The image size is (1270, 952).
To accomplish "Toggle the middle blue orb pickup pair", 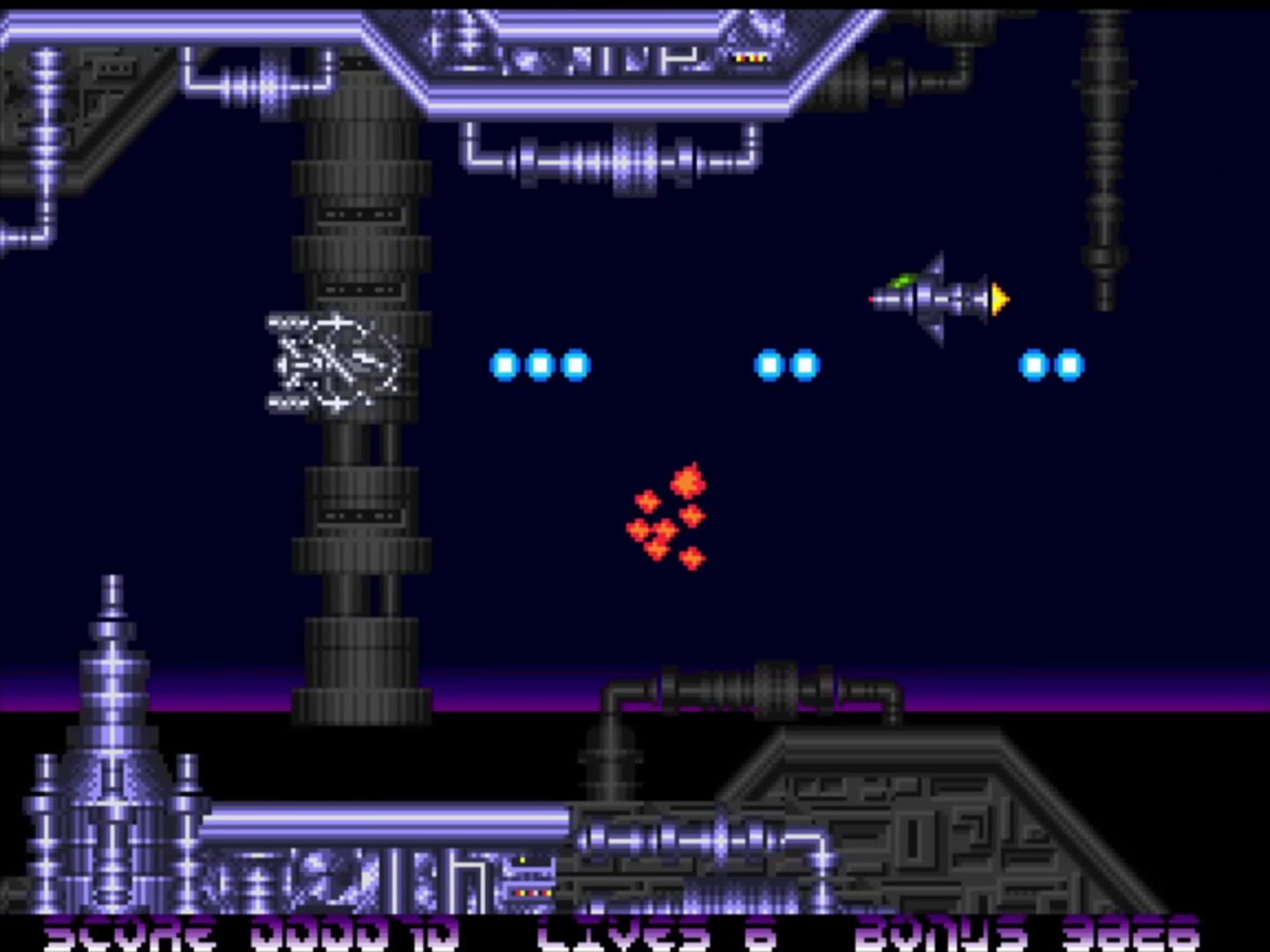I will (785, 364).
